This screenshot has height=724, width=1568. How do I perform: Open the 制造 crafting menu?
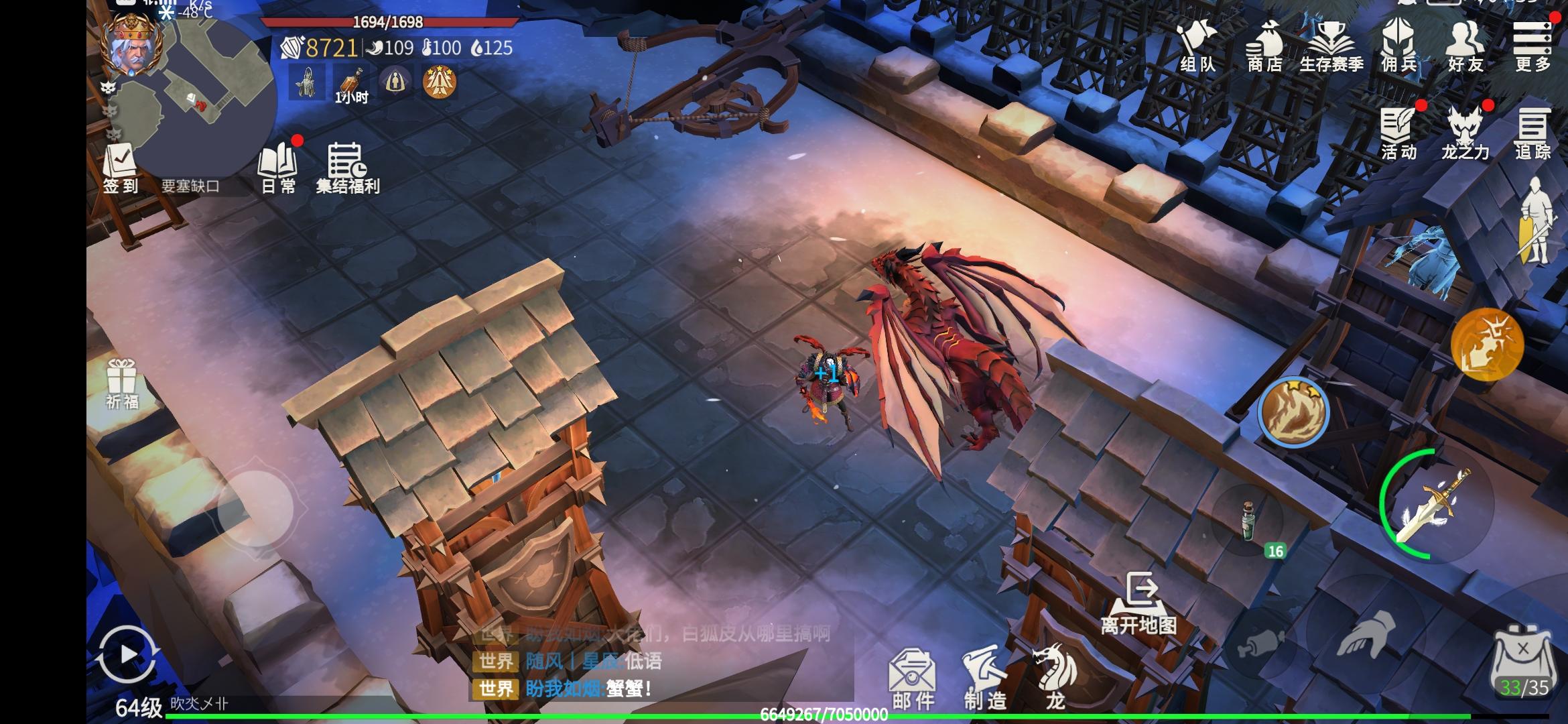pyautogui.click(x=985, y=678)
